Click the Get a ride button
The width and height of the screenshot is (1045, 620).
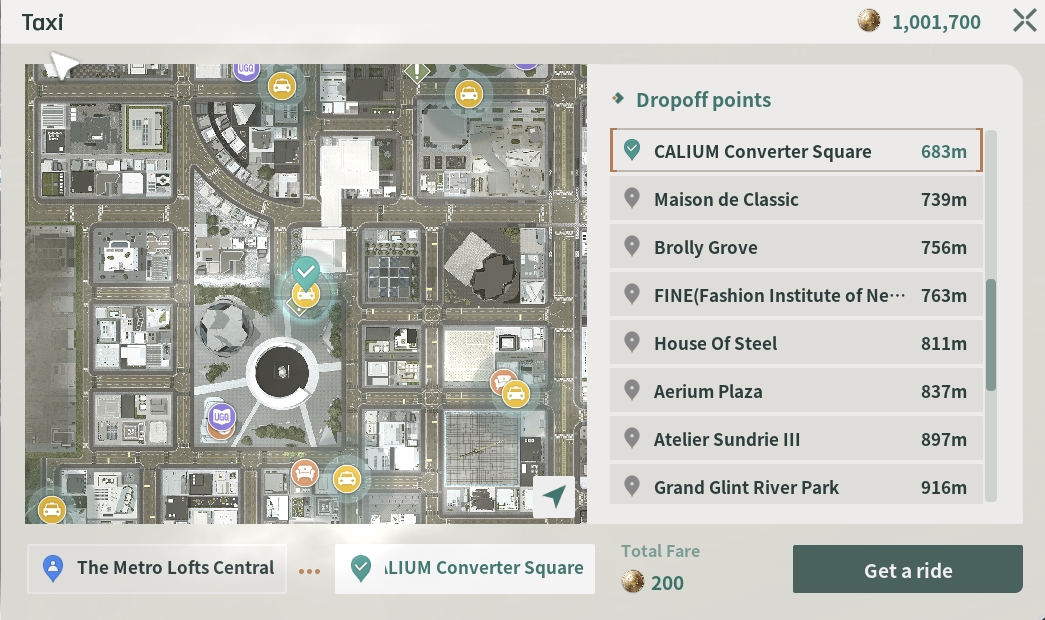coord(907,570)
